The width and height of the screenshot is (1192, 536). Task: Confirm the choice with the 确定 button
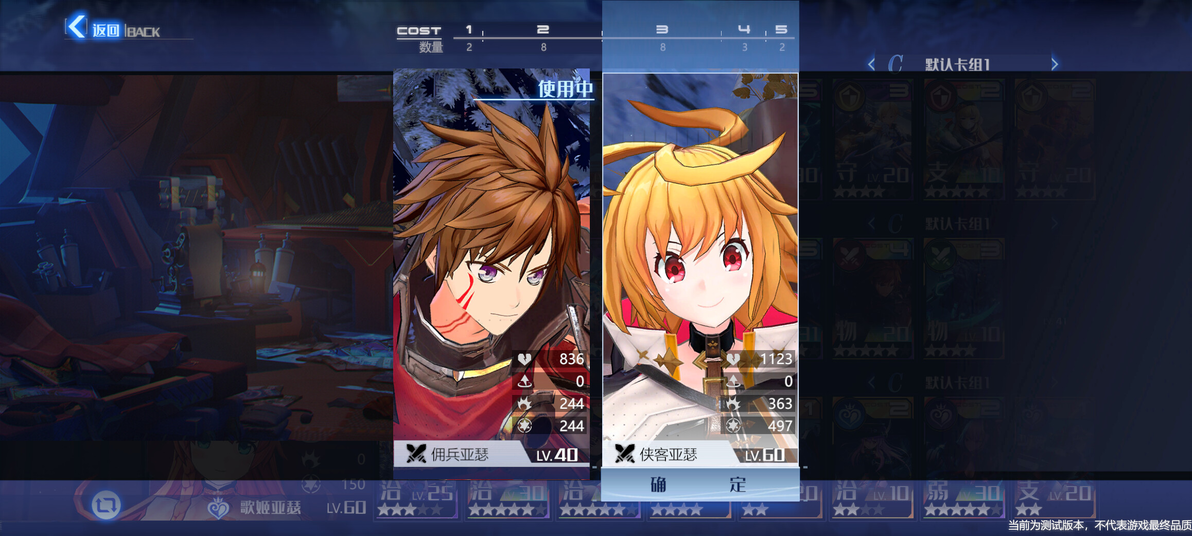click(x=699, y=484)
